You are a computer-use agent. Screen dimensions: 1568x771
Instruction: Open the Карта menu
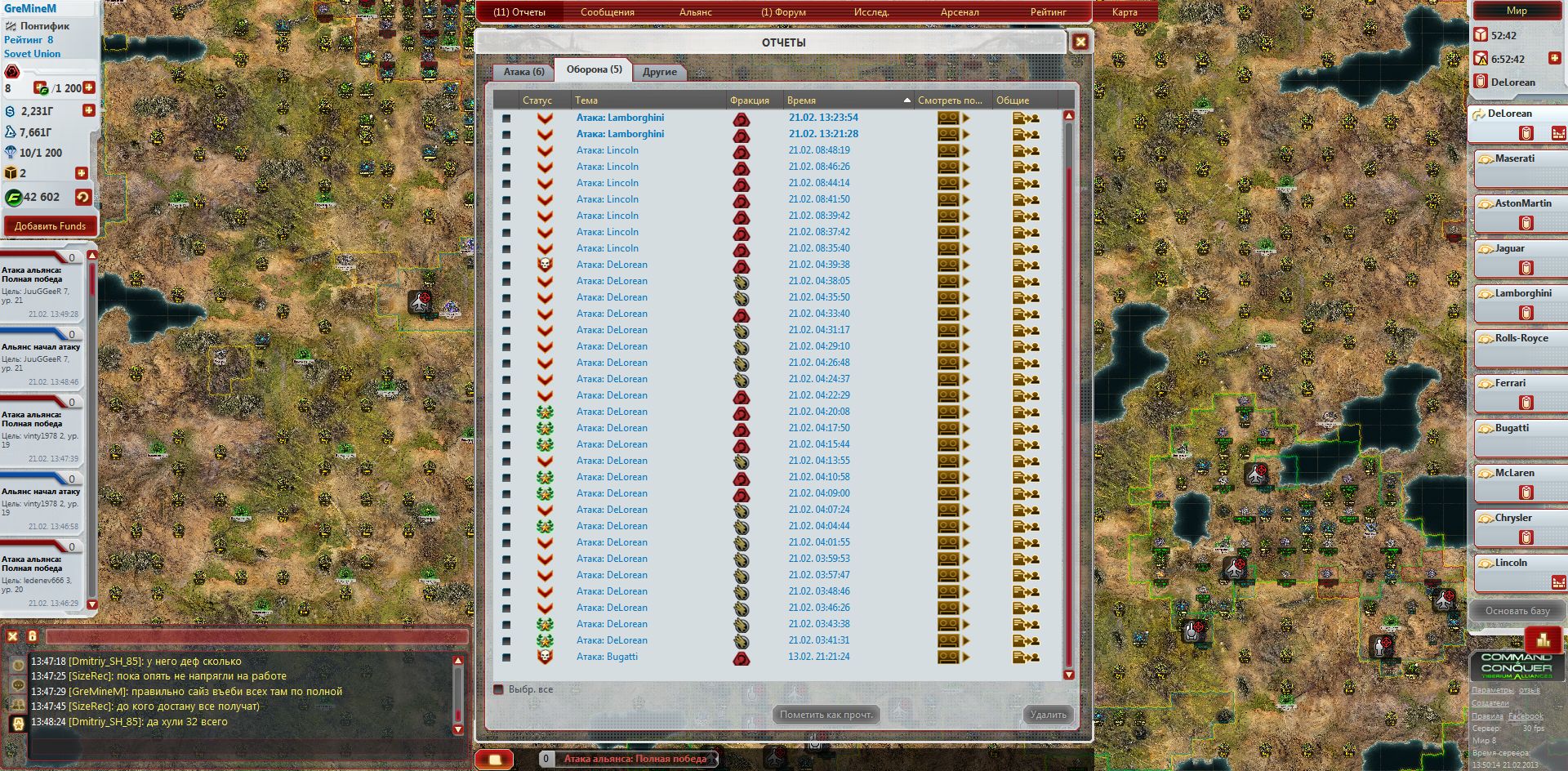(1125, 12)
